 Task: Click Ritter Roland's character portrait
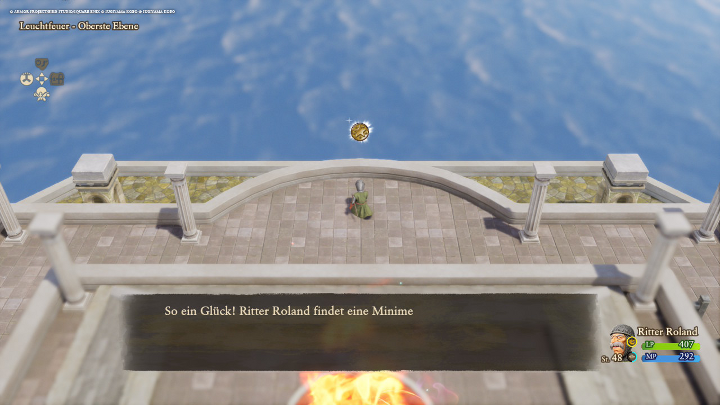[622, 341]
